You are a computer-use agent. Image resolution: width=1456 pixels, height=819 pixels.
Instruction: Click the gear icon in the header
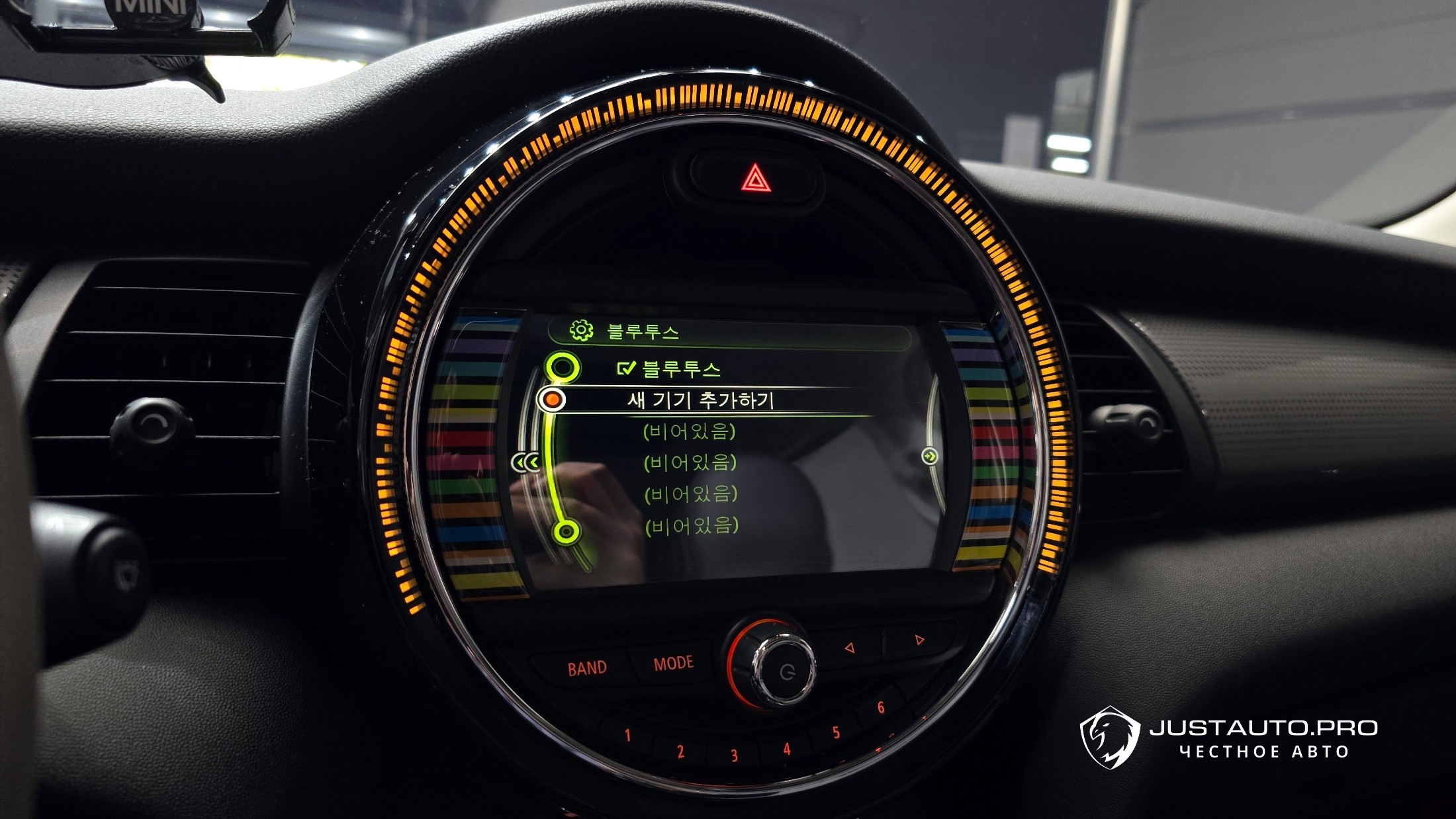coord(581,330)
